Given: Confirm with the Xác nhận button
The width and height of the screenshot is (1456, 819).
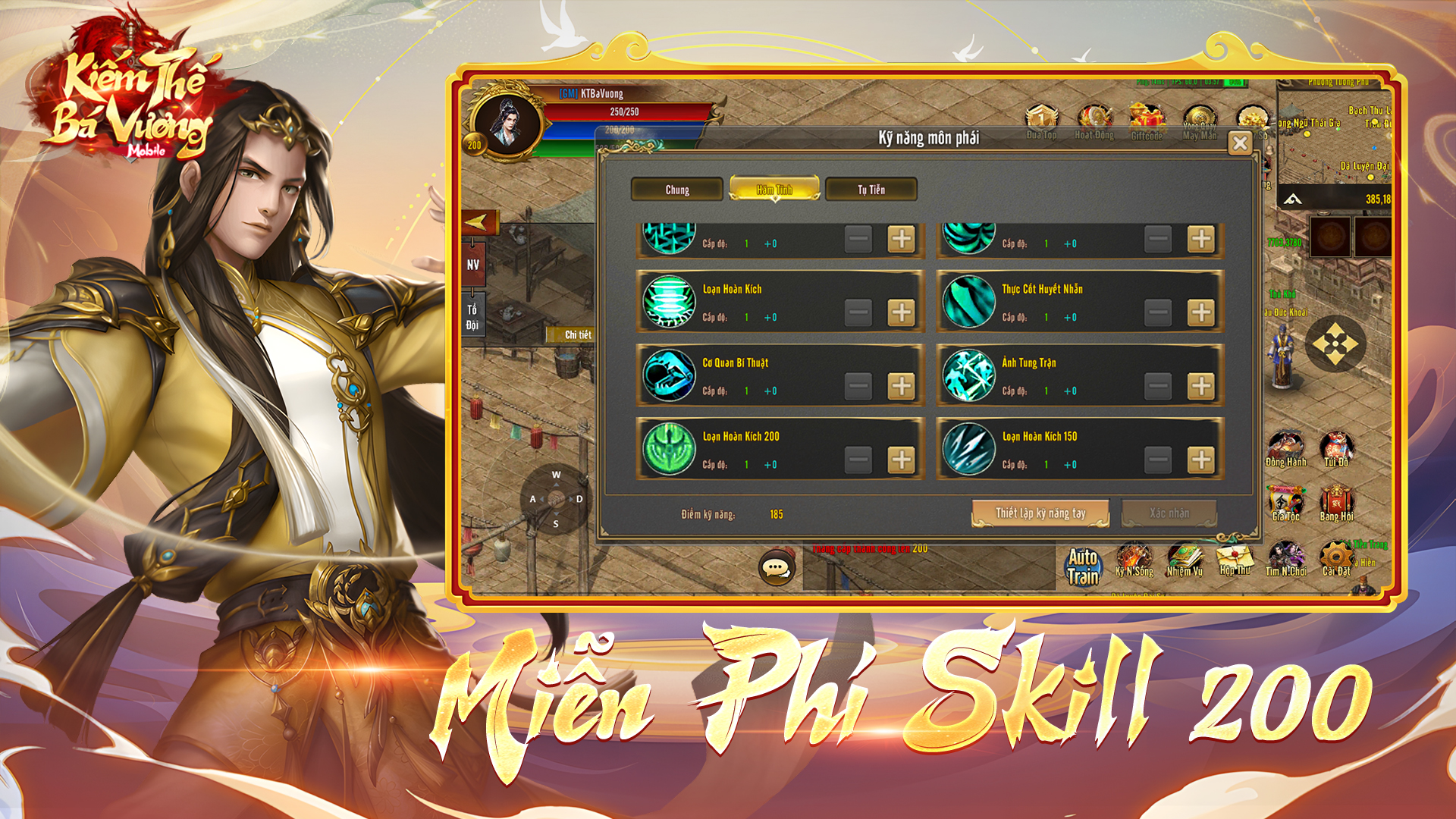Looking at the screenshot, I should [1169, 513].
